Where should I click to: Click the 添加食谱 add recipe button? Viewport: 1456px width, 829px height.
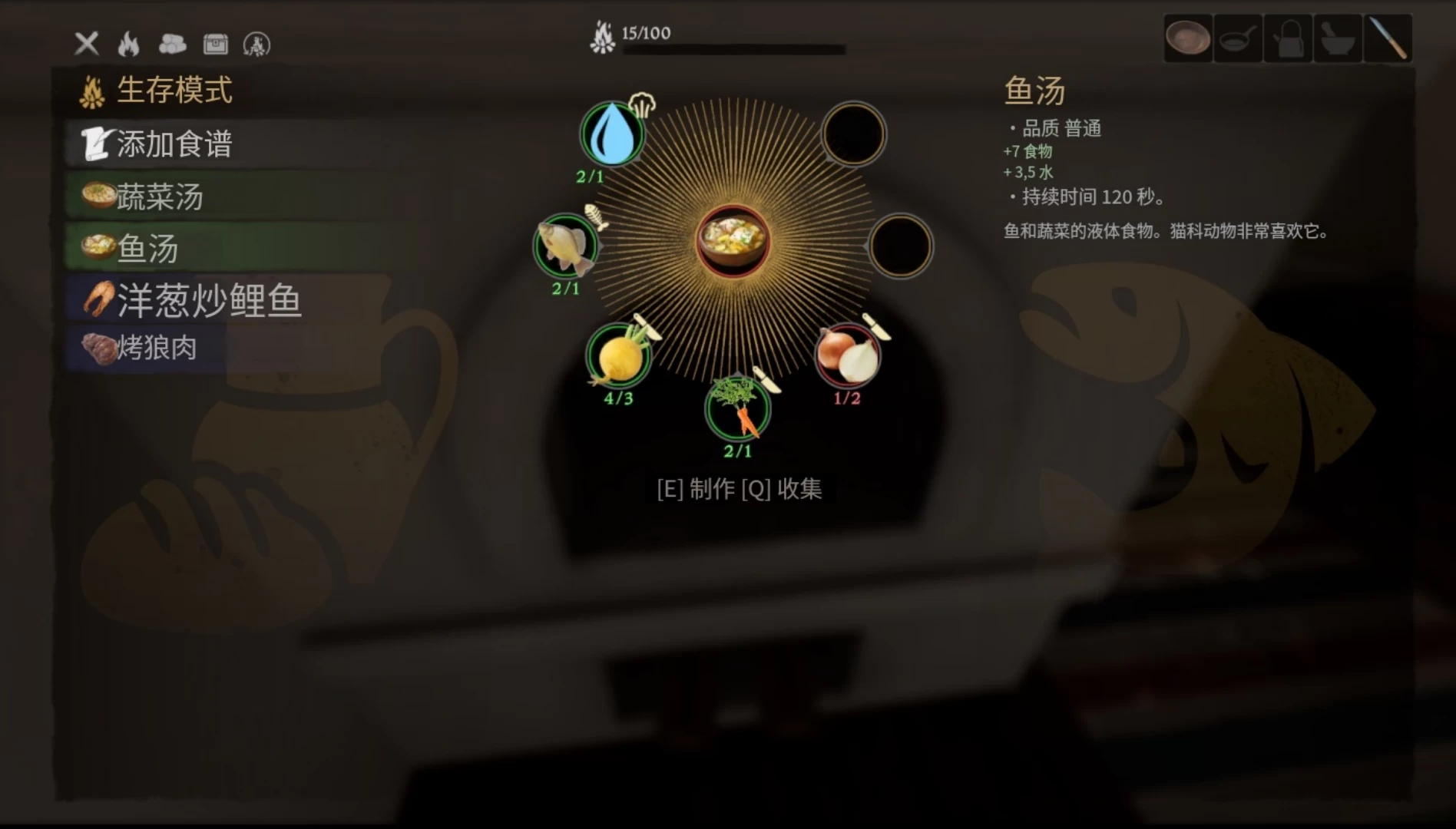161,143
